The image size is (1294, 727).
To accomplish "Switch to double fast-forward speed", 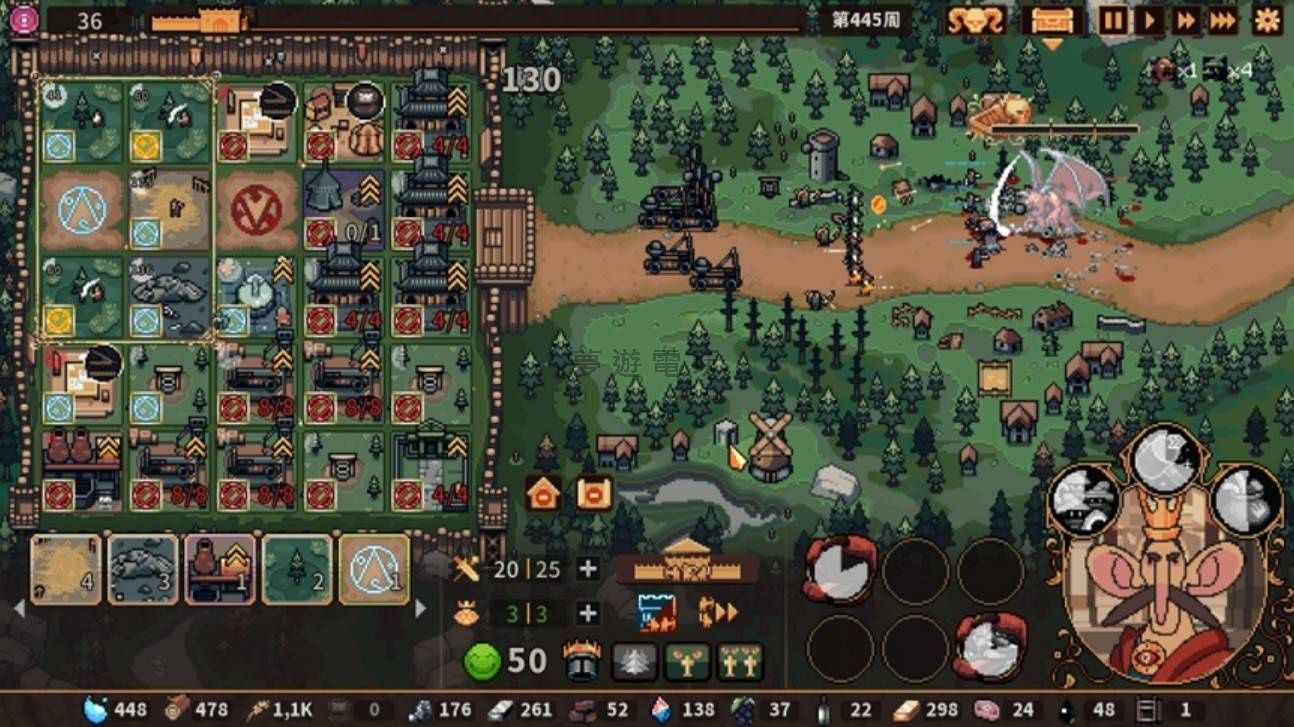I will click(1186, 20).
